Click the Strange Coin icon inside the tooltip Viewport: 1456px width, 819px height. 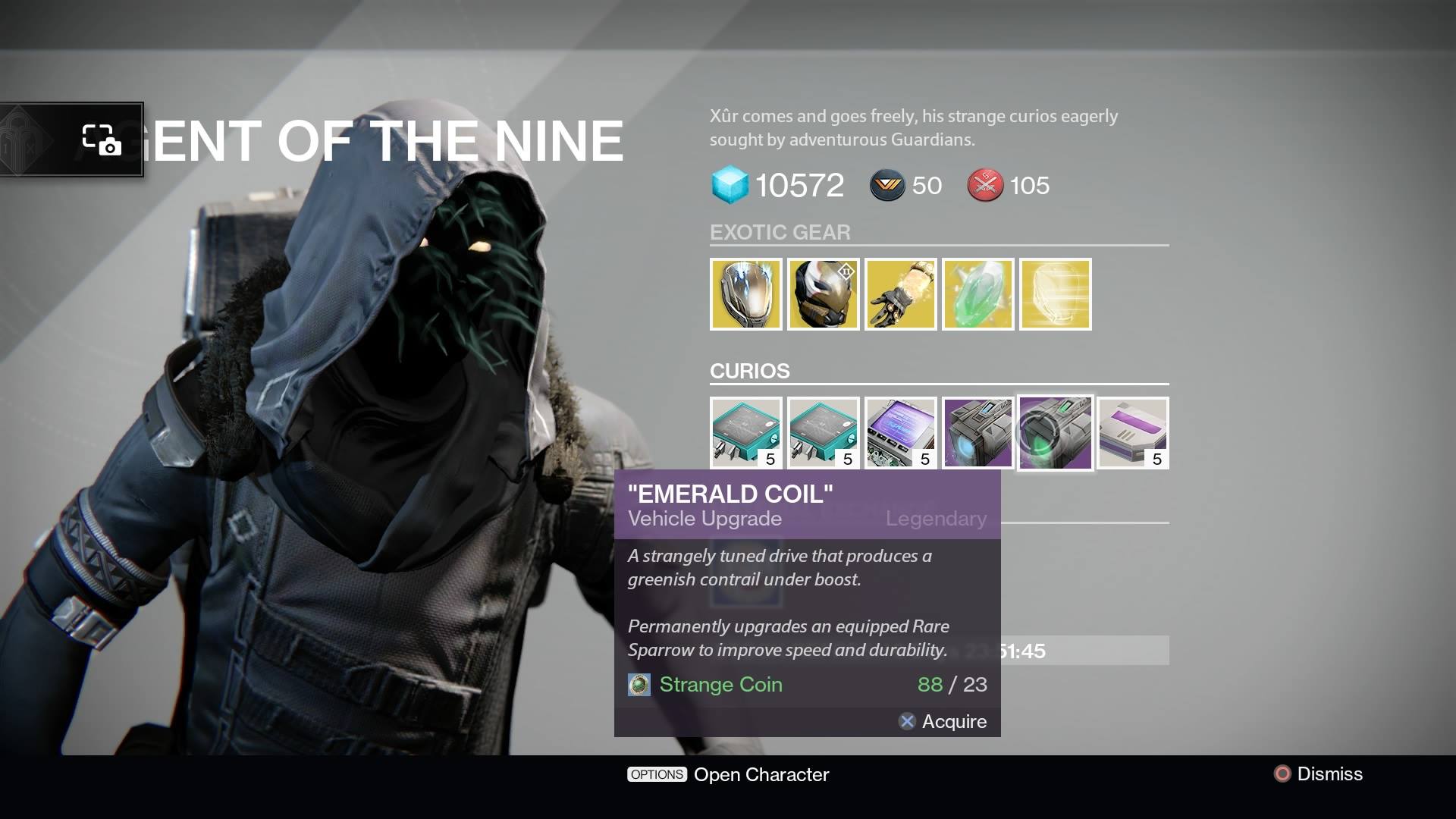tap(639, 684)
